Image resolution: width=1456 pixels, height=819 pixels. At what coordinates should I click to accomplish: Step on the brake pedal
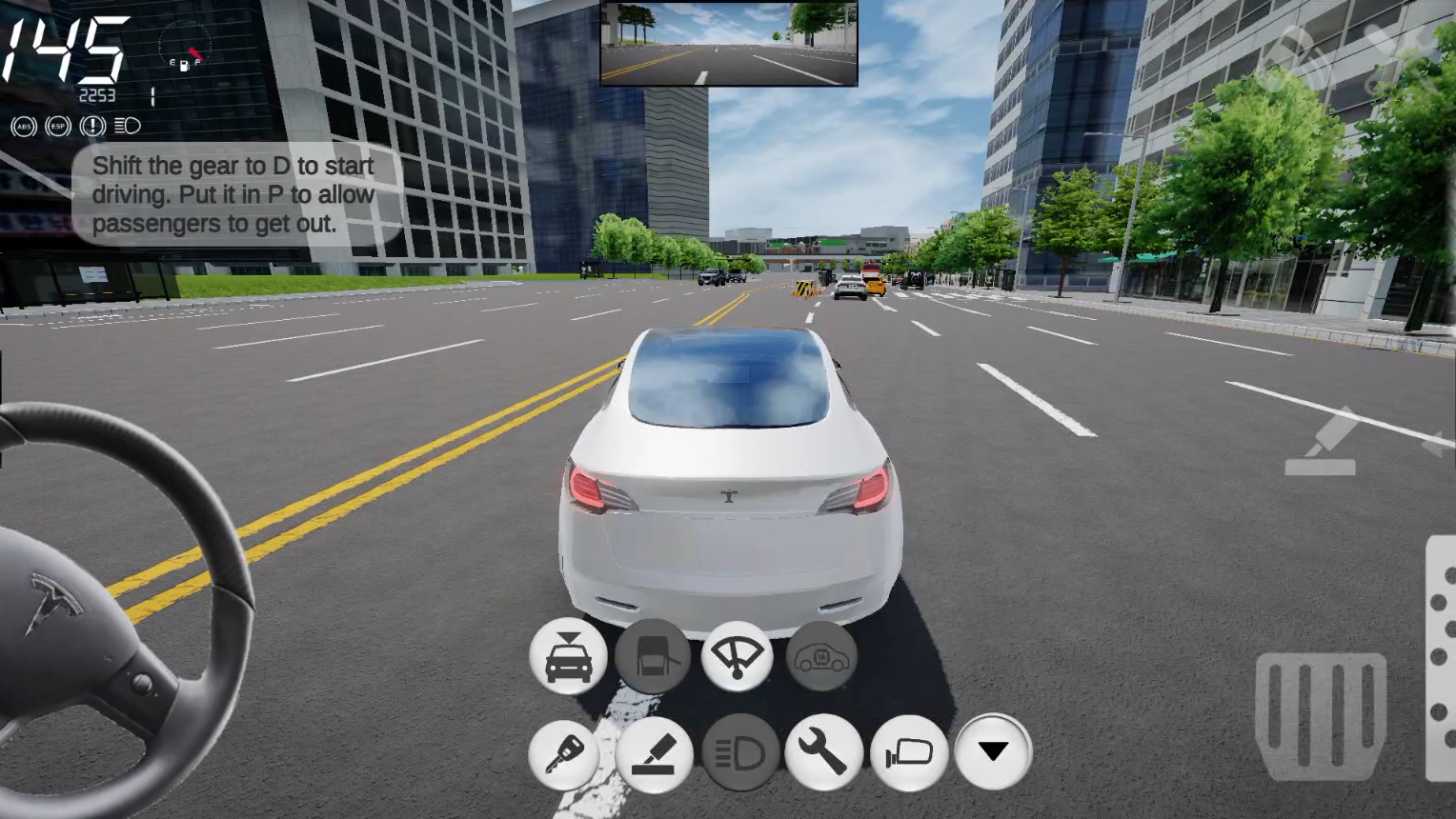tap(1320, 714)
